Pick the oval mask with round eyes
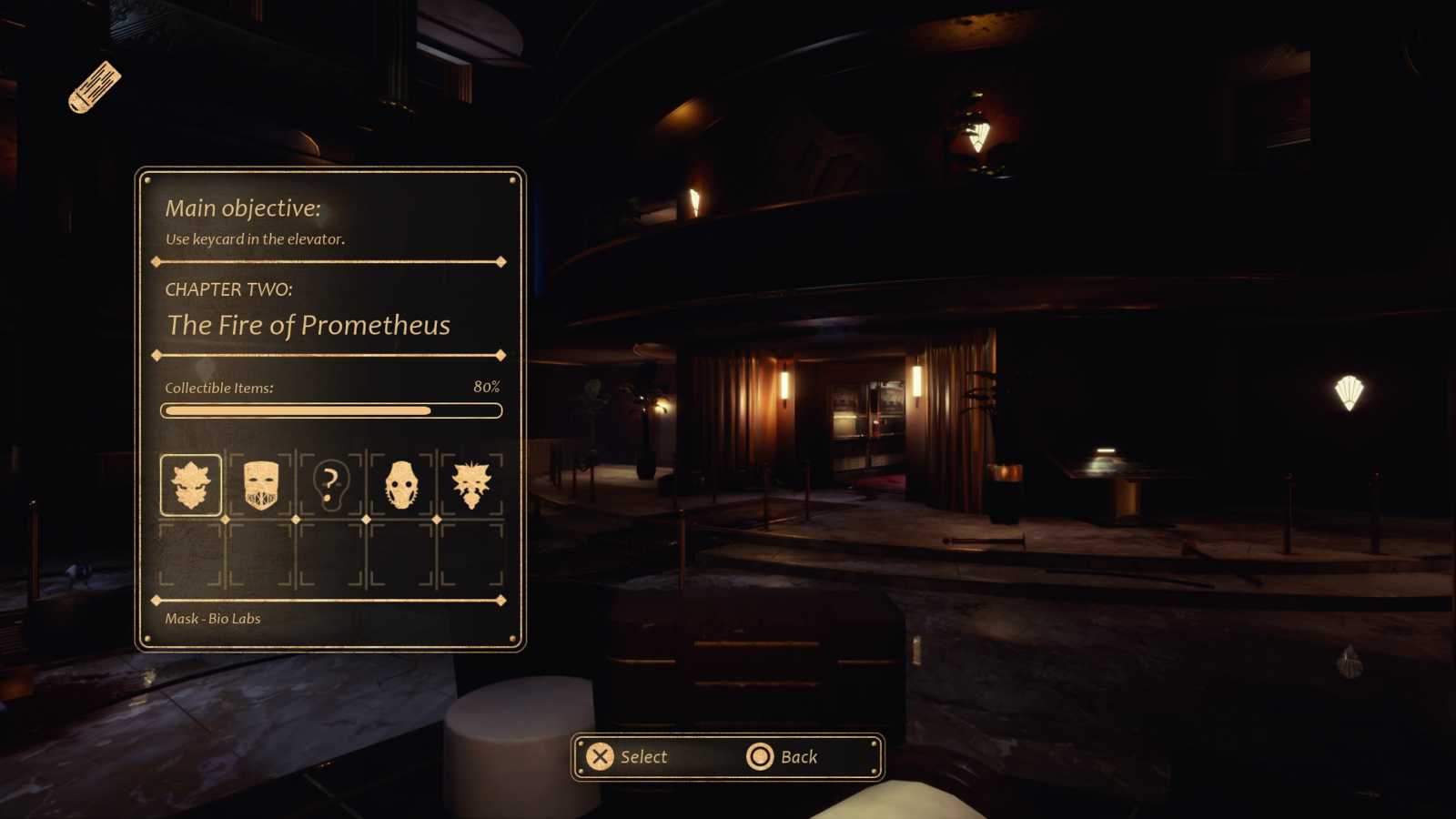The image size is (1456, 819). click(401, 485)
